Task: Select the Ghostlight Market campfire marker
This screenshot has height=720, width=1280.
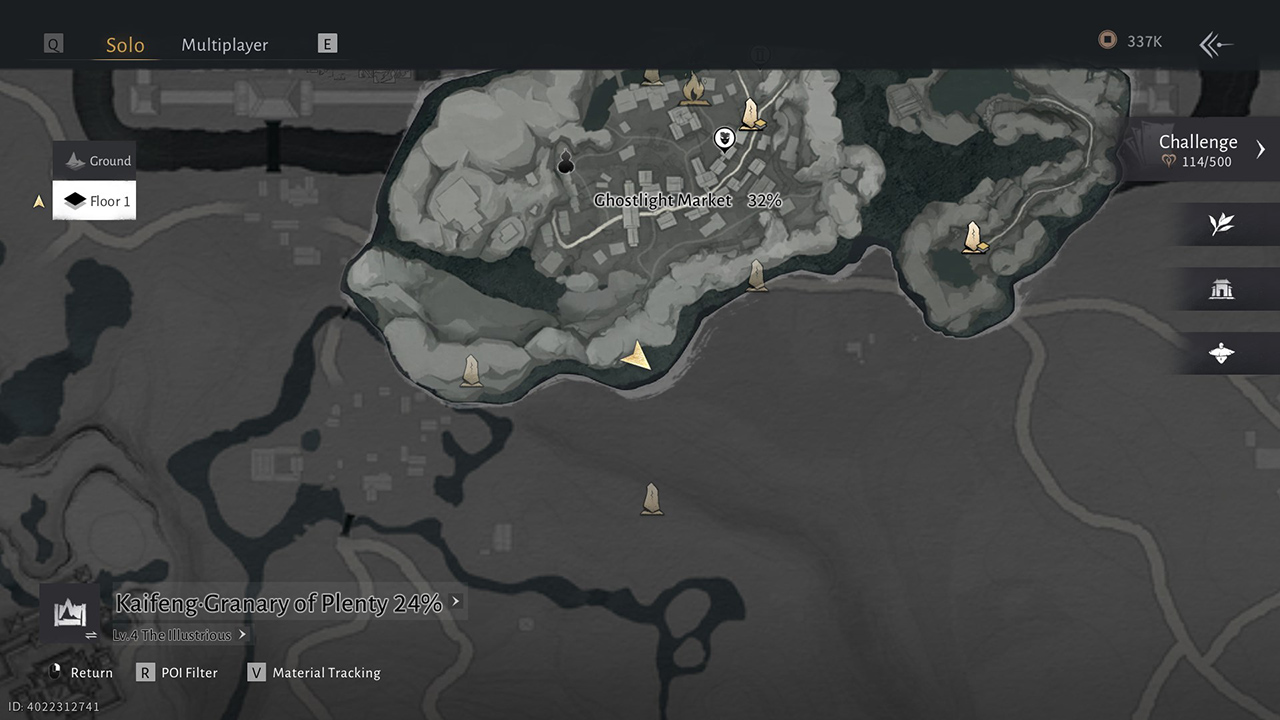Action: click(x=693, y=90)
